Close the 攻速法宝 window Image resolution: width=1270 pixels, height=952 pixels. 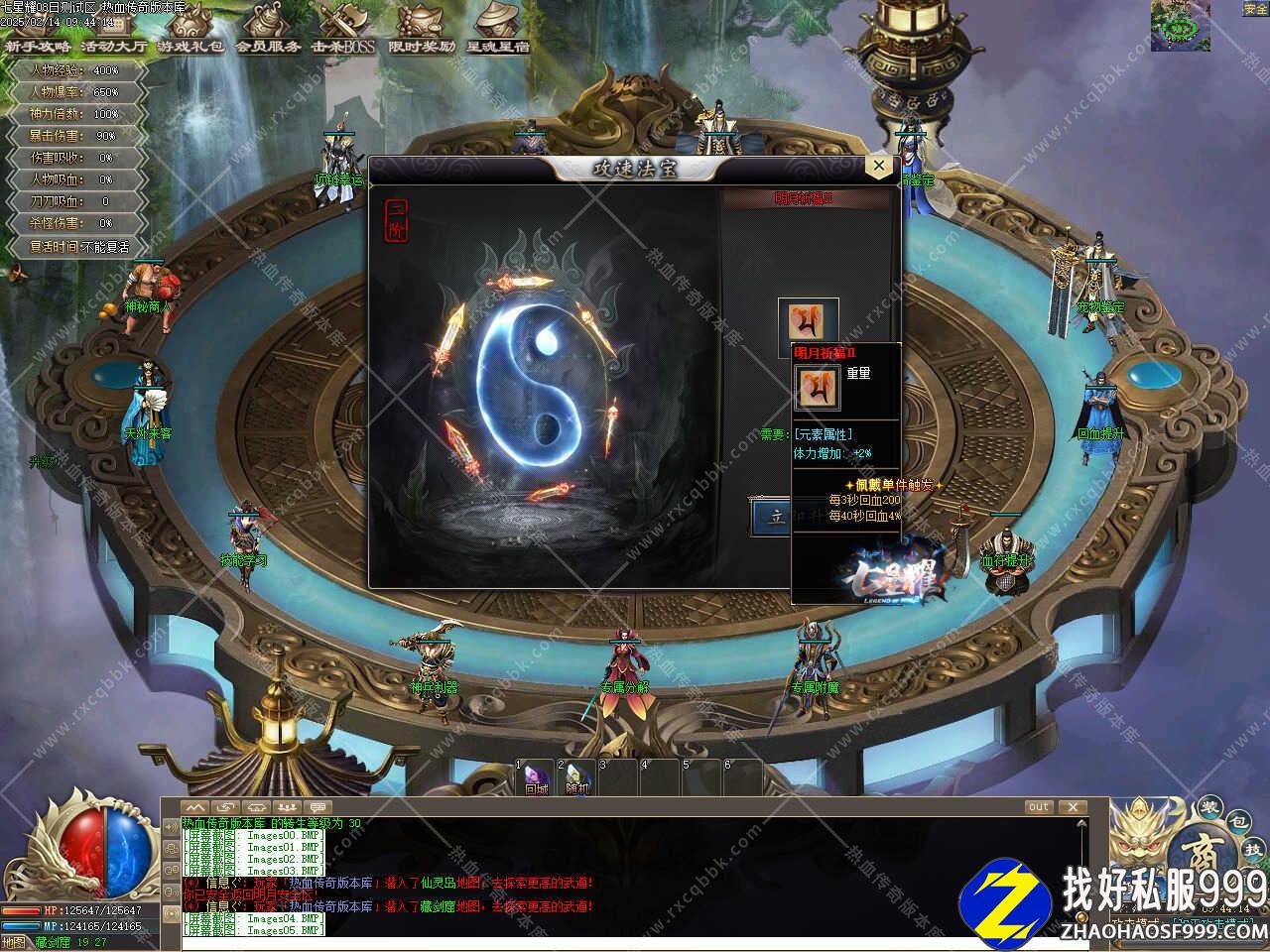(x=879, y=167)
